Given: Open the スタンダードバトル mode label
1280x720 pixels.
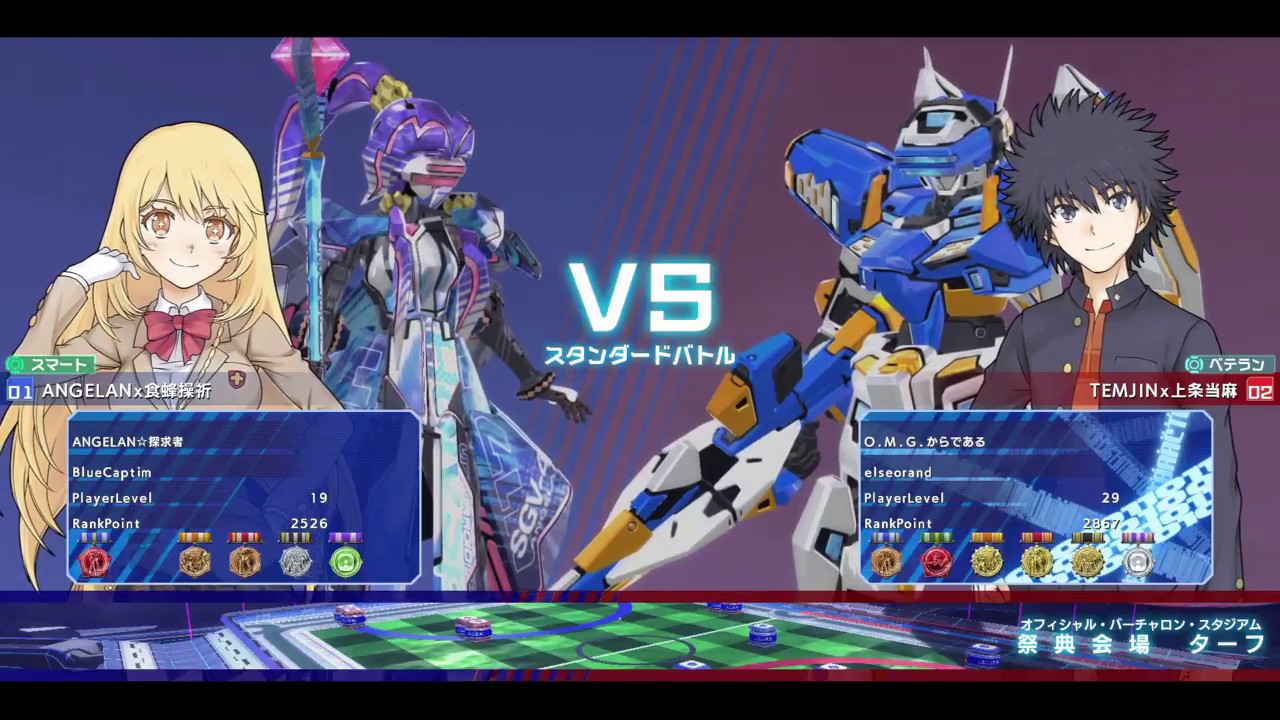Looking at the screenshot, I should pyautogui.click(x=640, y=353).
